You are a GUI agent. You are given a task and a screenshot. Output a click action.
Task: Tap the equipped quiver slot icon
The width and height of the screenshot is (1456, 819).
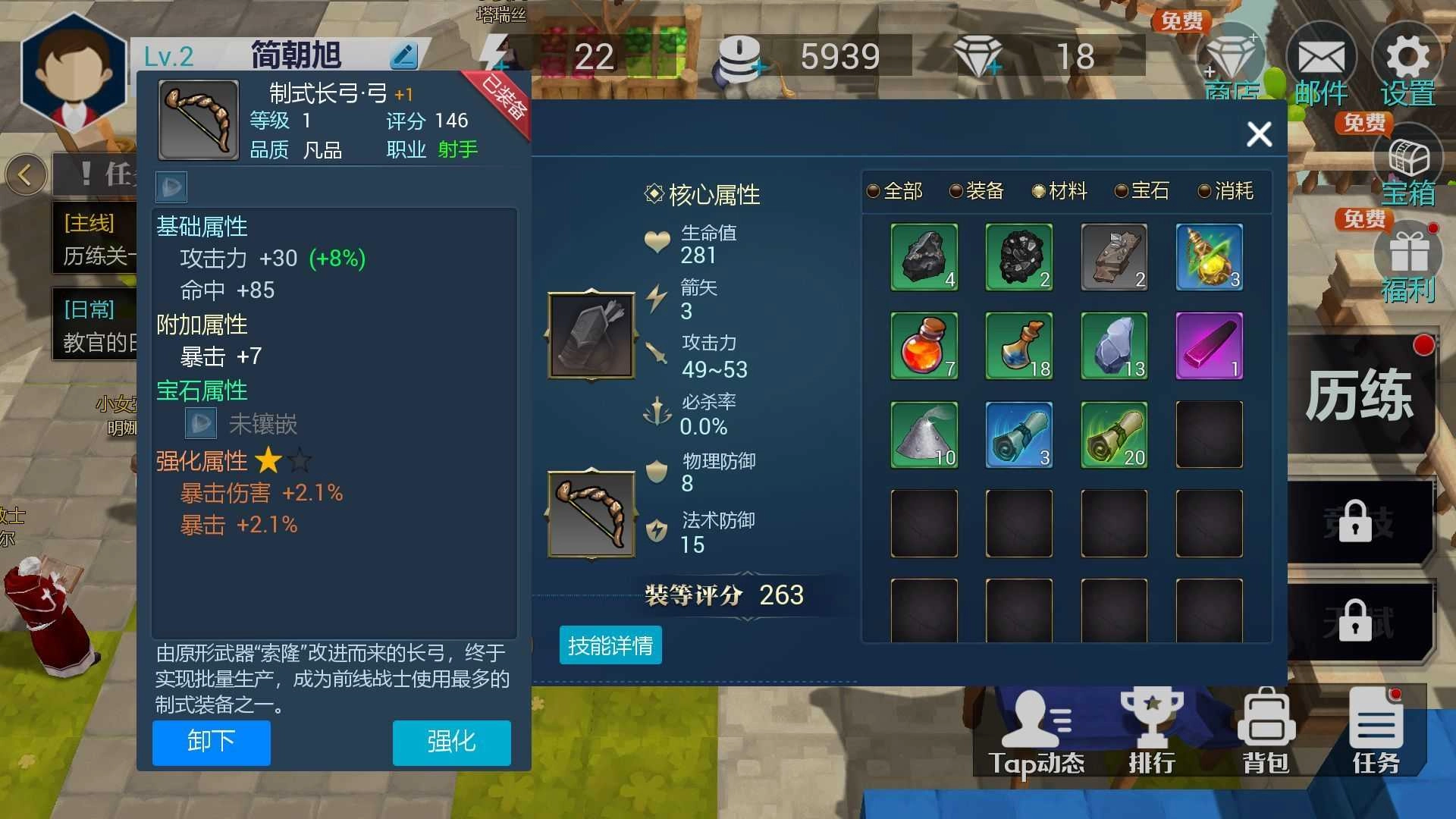pos(590,334)
